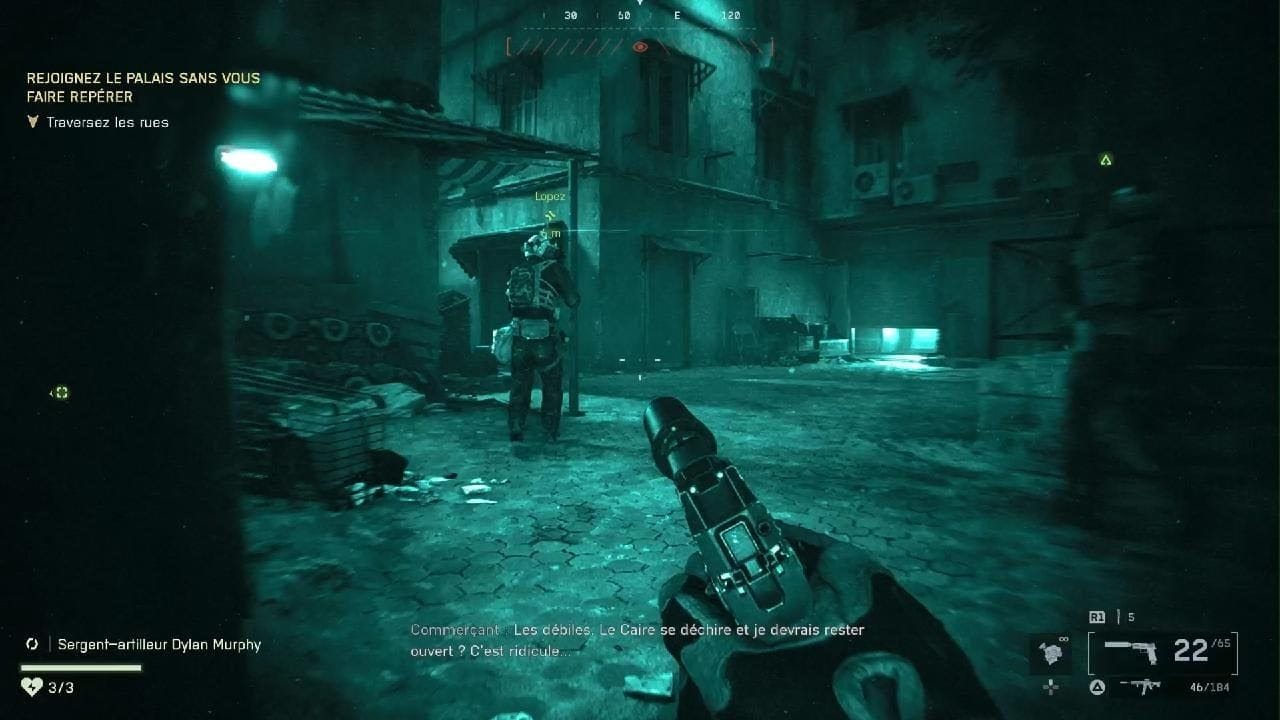
Task: Select the suppressed pistol weapon icon
Action: pos(1130,652)
